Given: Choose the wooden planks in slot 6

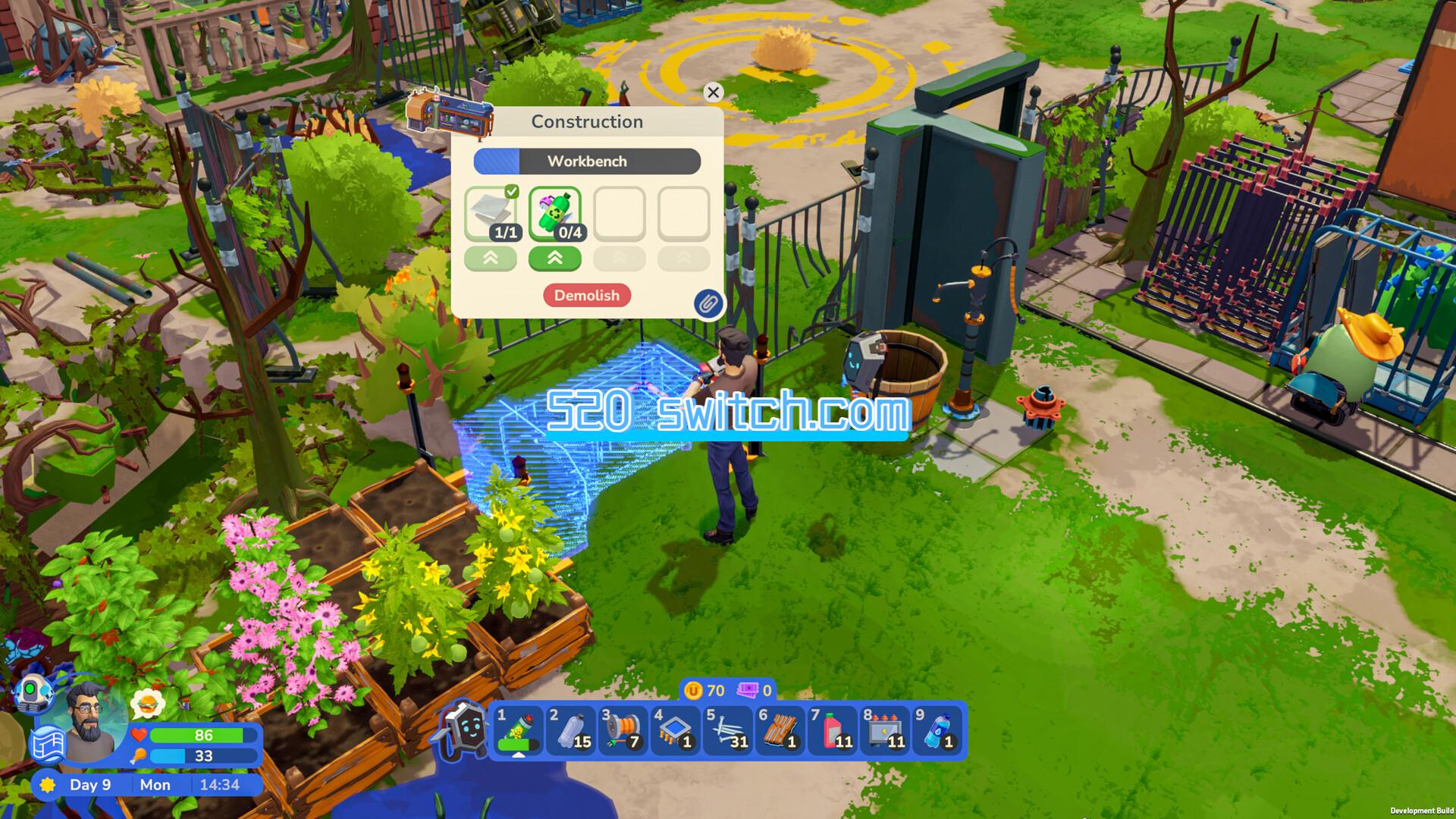Looking at the screenshot, I should (780, 731).
